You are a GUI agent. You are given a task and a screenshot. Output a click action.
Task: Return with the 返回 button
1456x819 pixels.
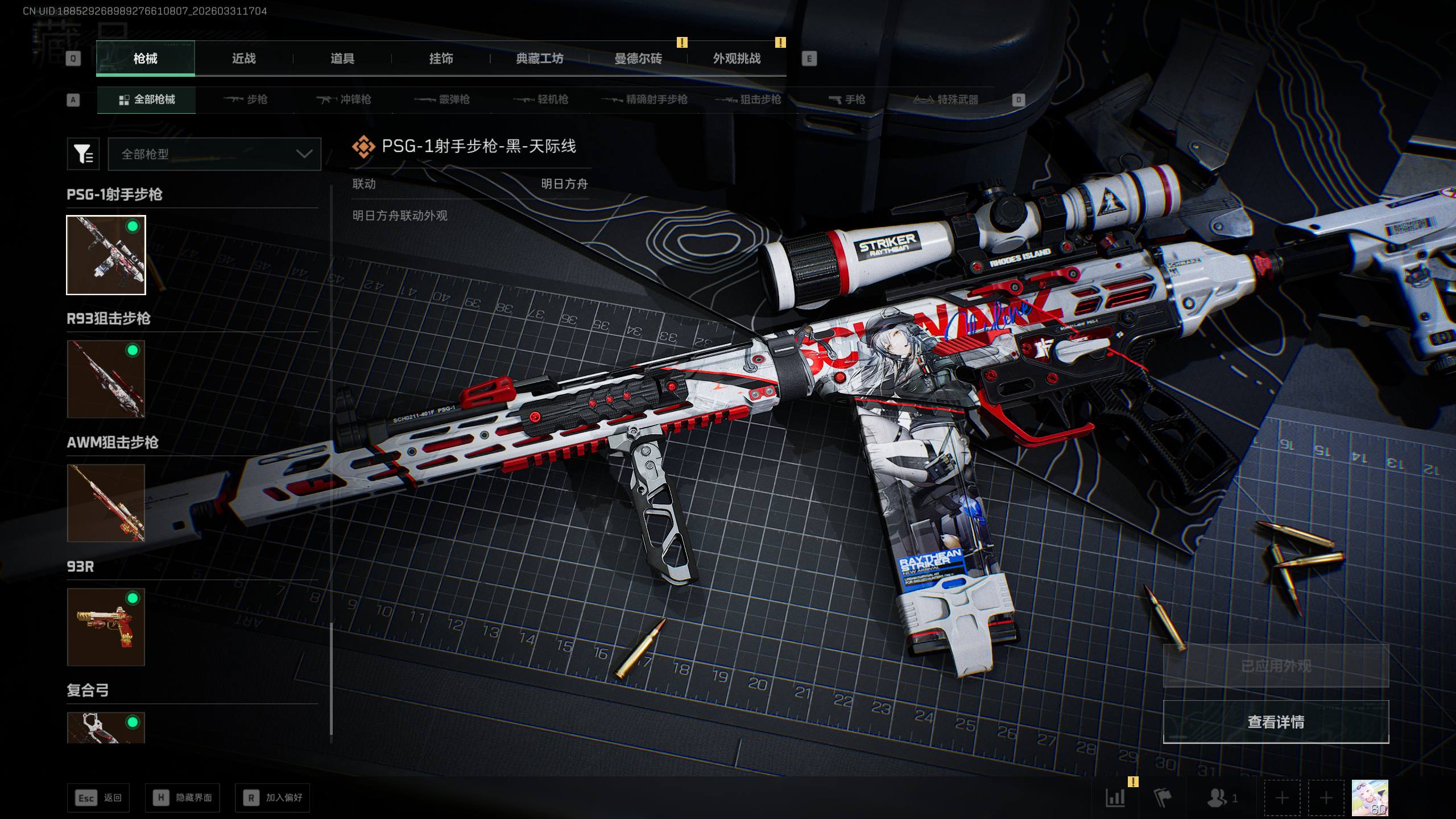click(x=98, y=798)
